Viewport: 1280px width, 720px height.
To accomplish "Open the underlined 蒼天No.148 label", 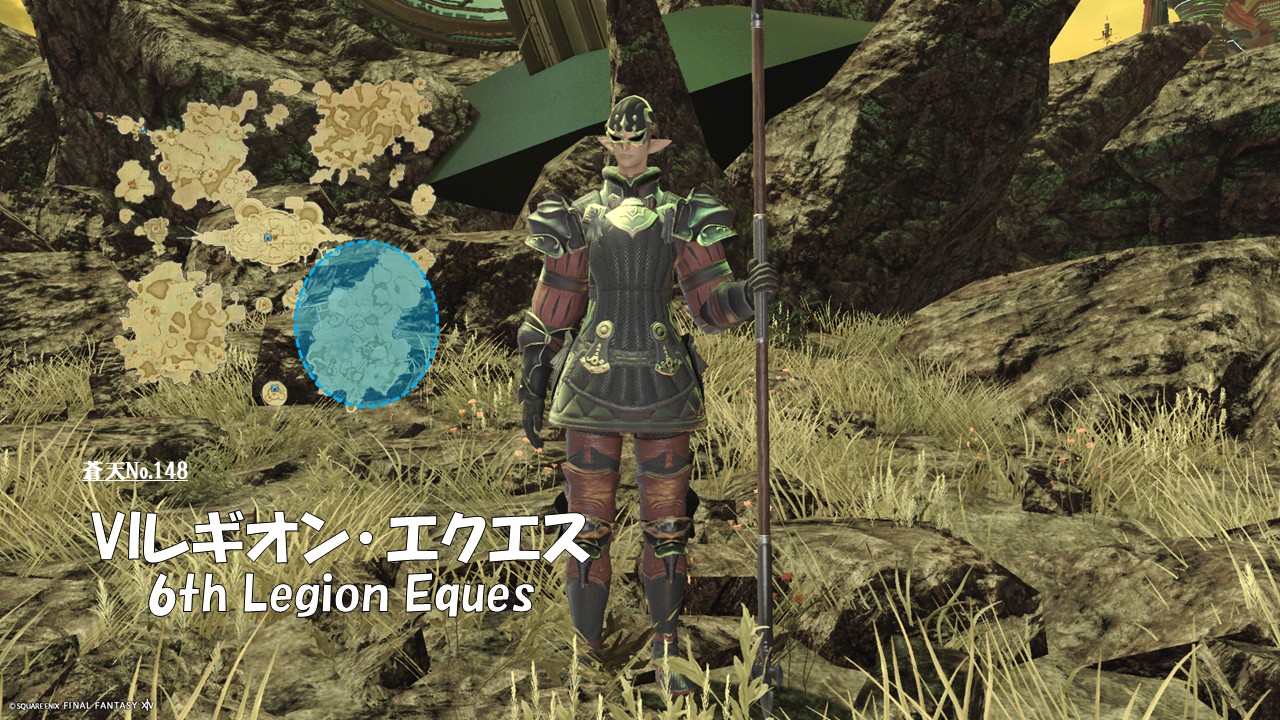I will point(136,470).
